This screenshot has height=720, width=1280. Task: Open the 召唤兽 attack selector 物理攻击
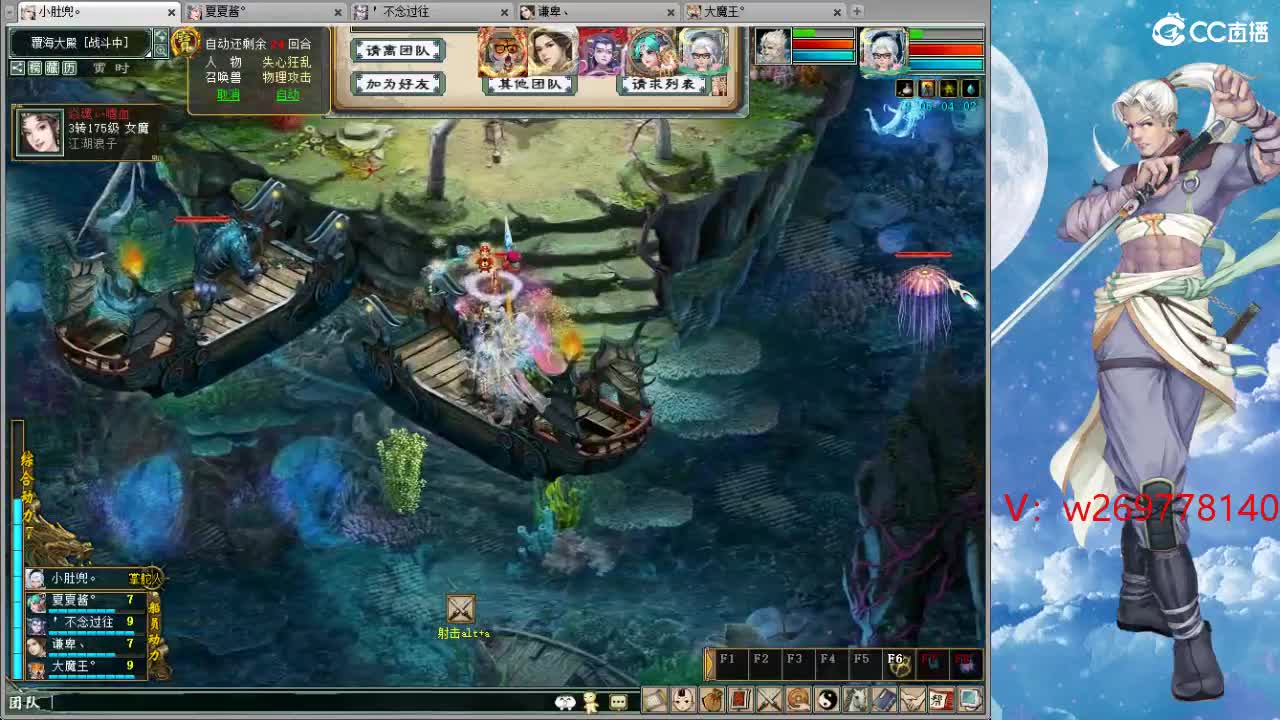[286, 77]
